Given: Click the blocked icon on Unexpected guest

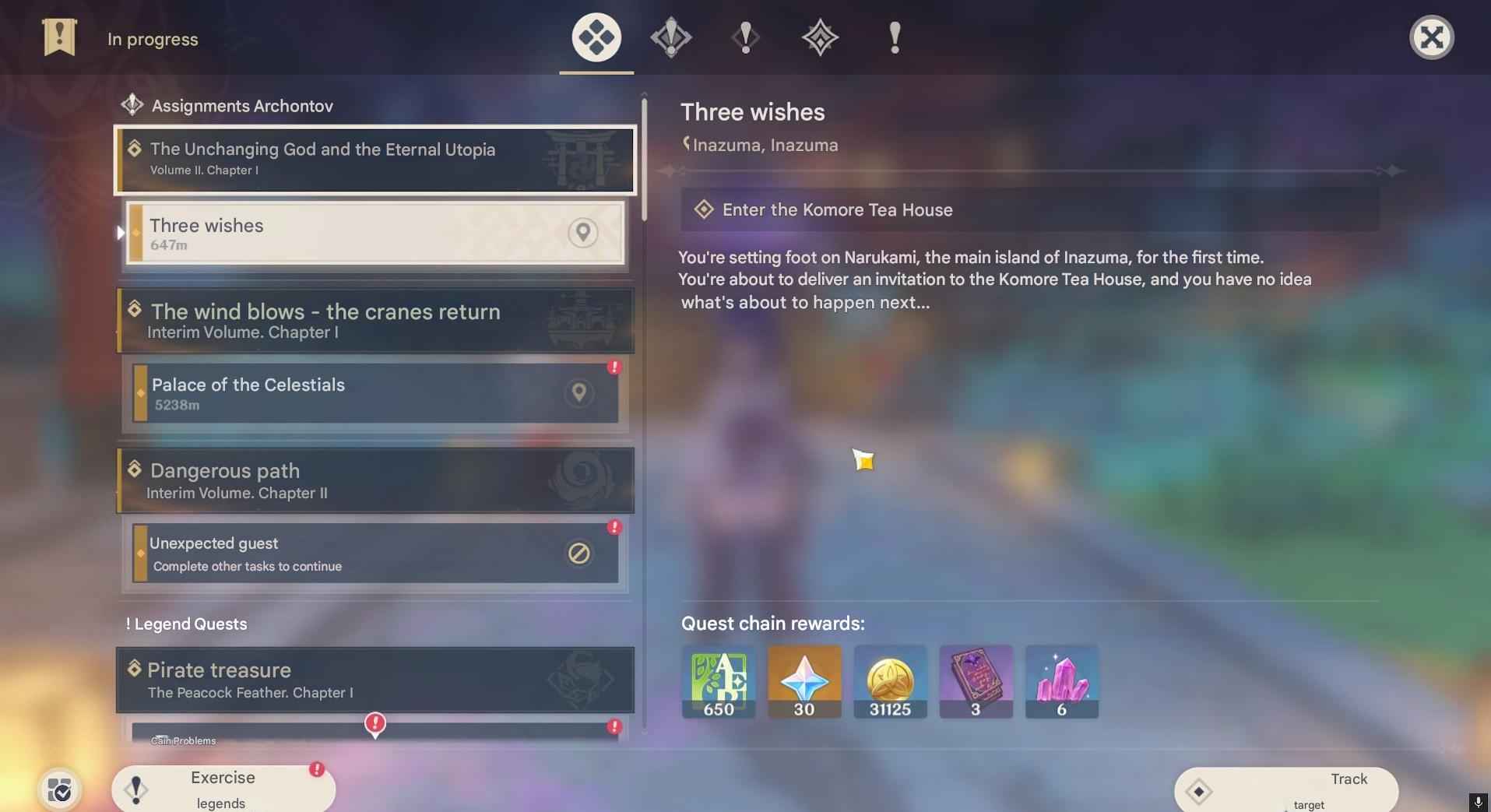Looking at the screenshot, I should (578, 554).
